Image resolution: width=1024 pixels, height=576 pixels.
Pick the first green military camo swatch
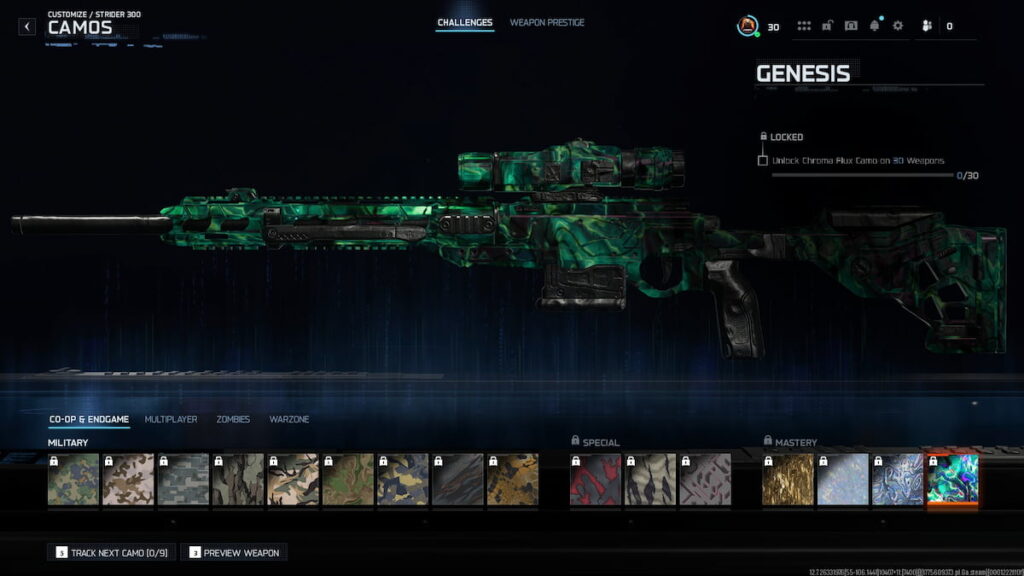pos(74,480)
